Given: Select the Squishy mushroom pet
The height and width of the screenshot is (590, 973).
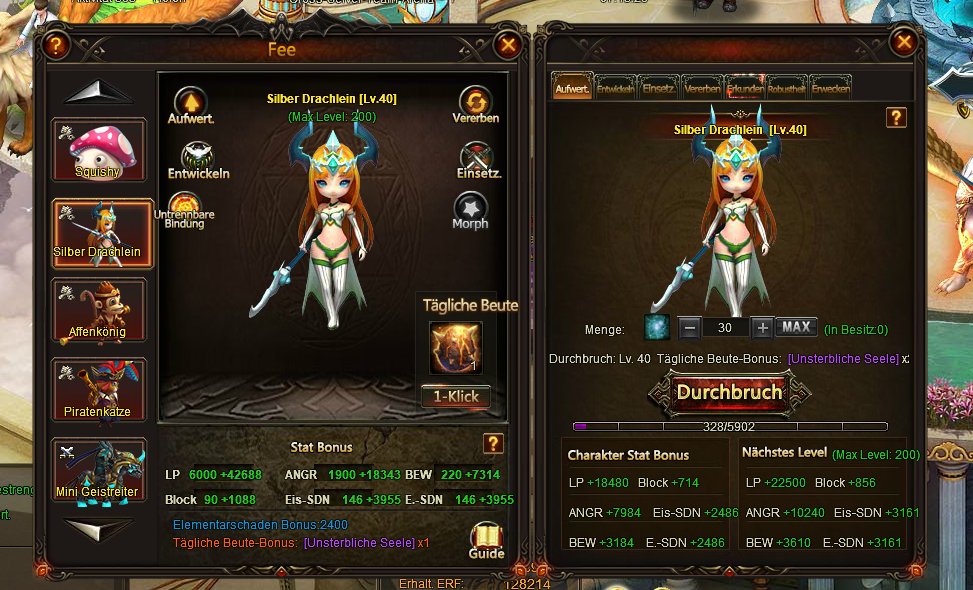Looking at the screenshot, I should [99, 150].
